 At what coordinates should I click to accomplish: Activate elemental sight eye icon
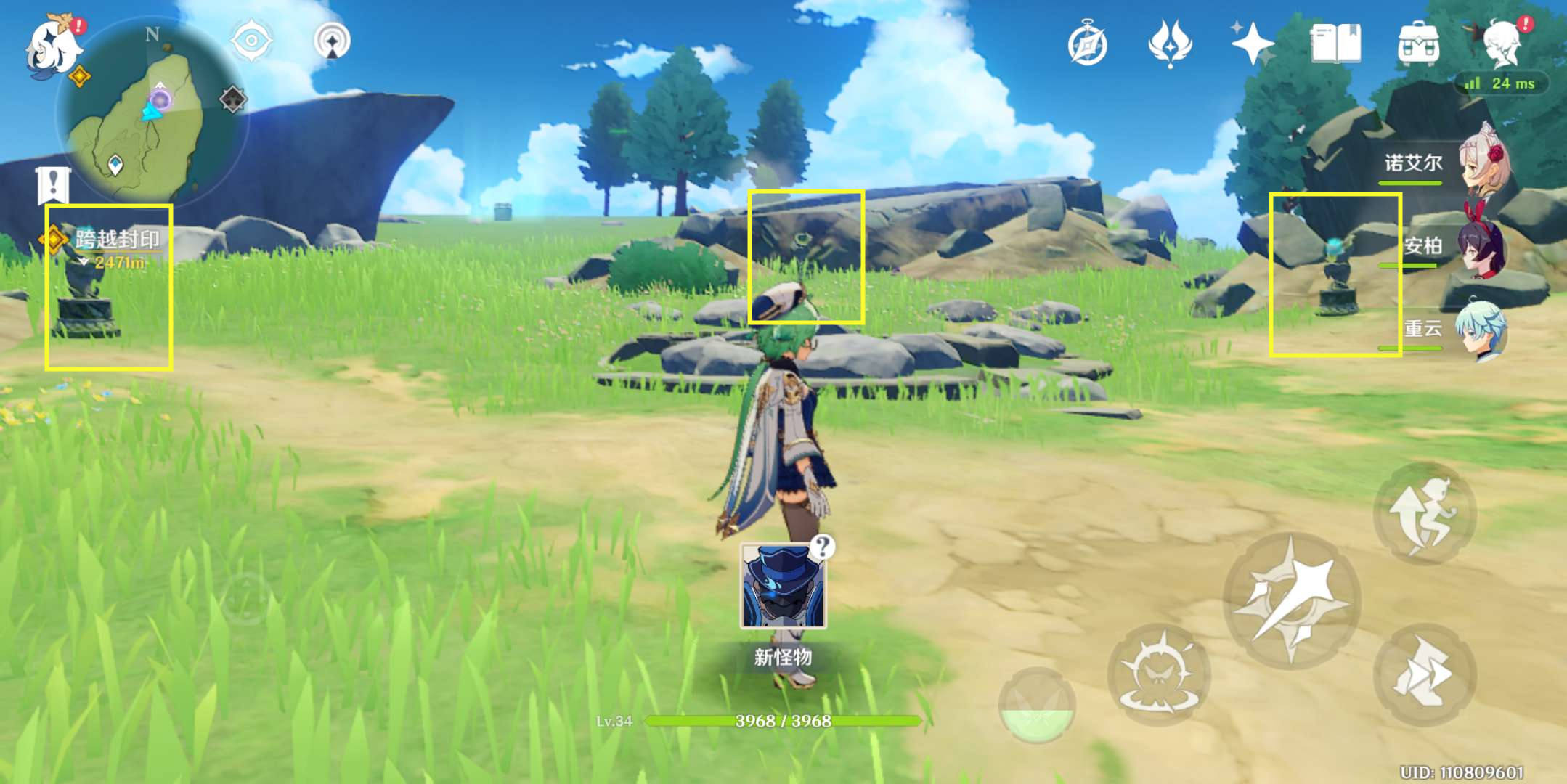[x=251, y=41]
